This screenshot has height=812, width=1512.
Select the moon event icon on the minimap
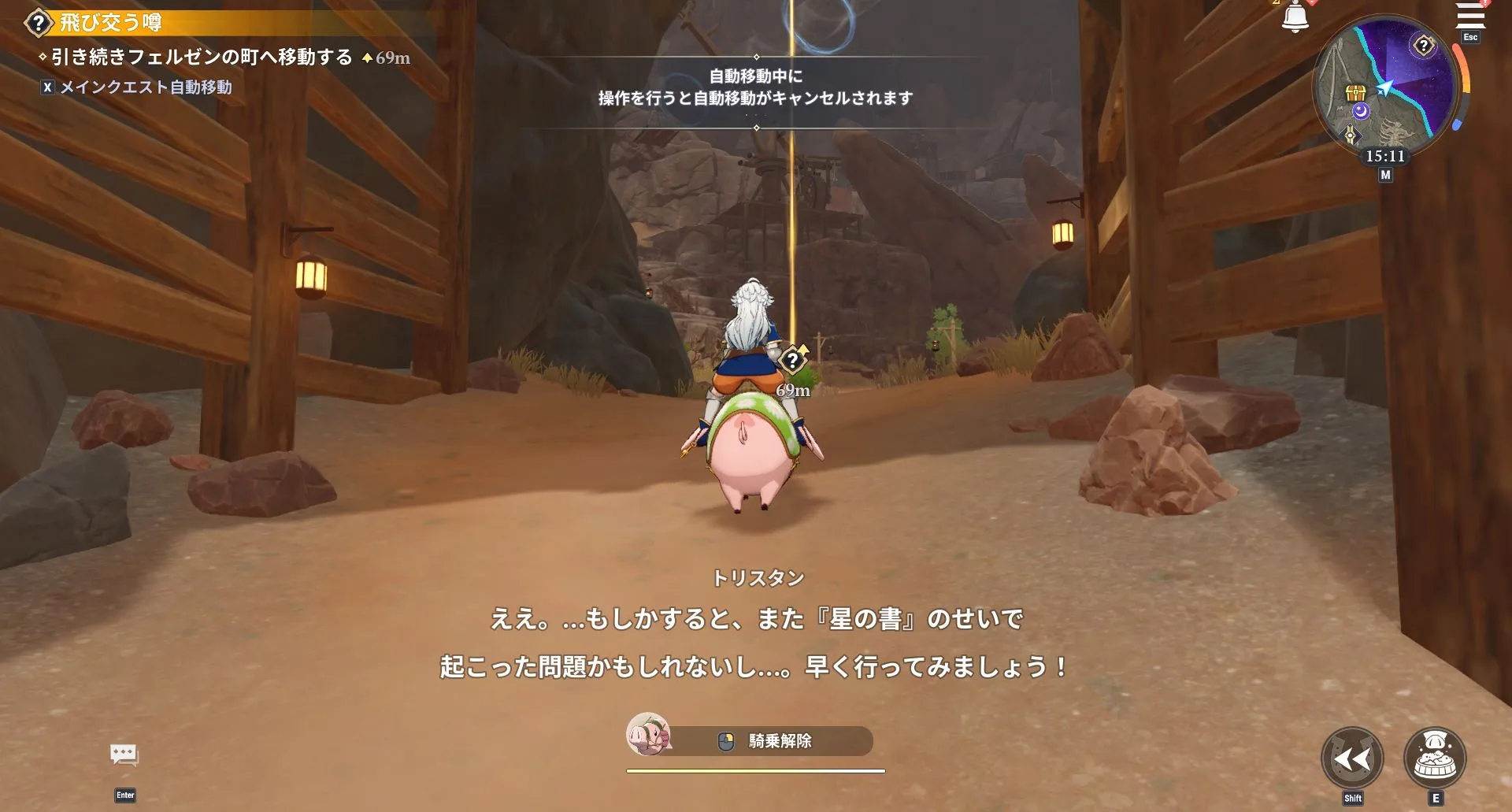[1360, 112]
